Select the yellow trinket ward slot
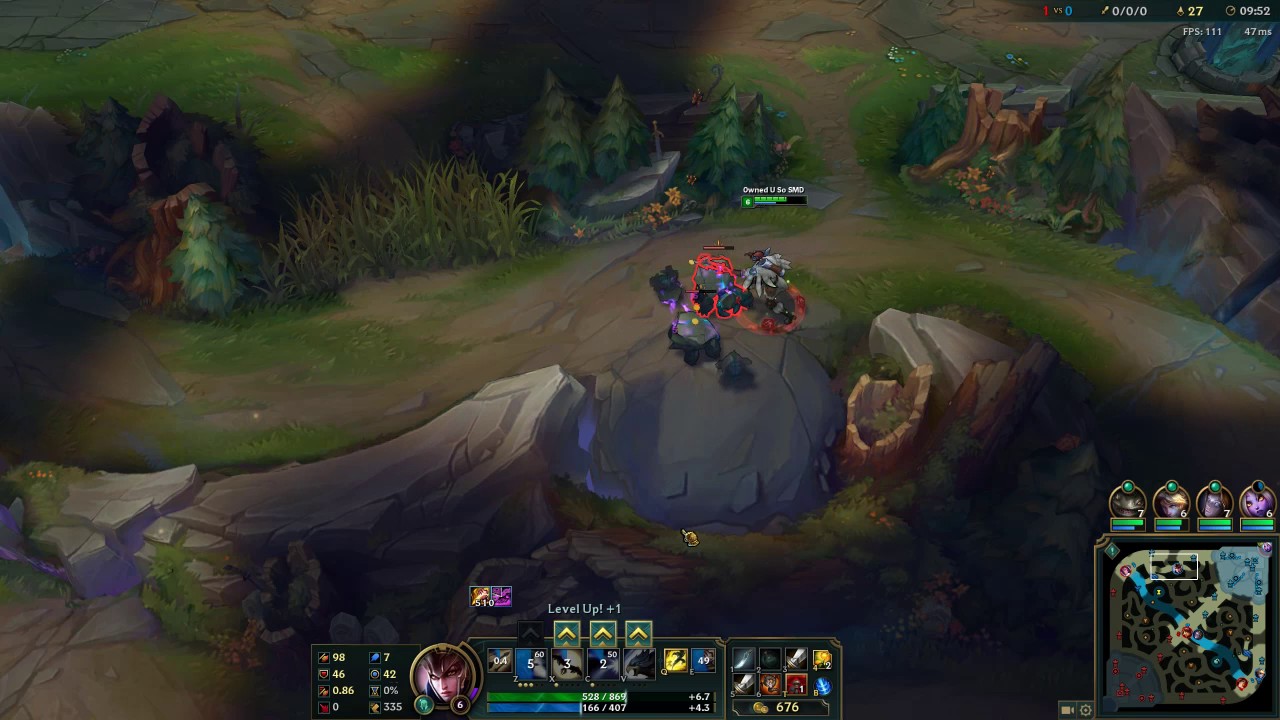The image size is (1280, 720). 822,659
